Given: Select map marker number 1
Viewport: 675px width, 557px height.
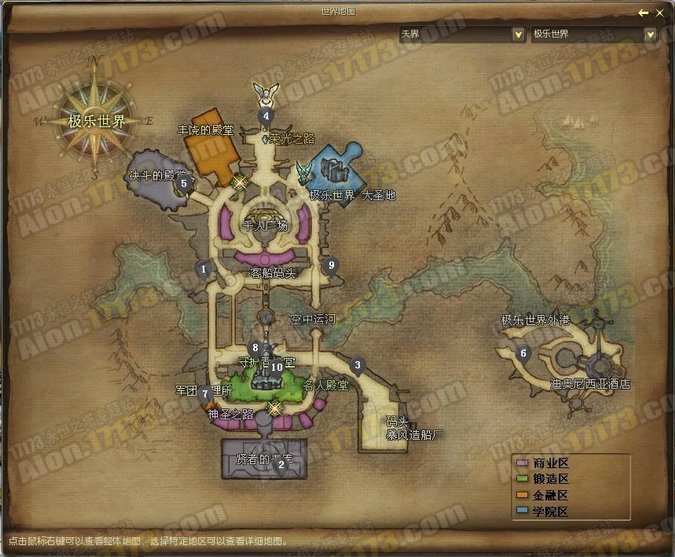Looking at the screenshot, I should point(203,268).
